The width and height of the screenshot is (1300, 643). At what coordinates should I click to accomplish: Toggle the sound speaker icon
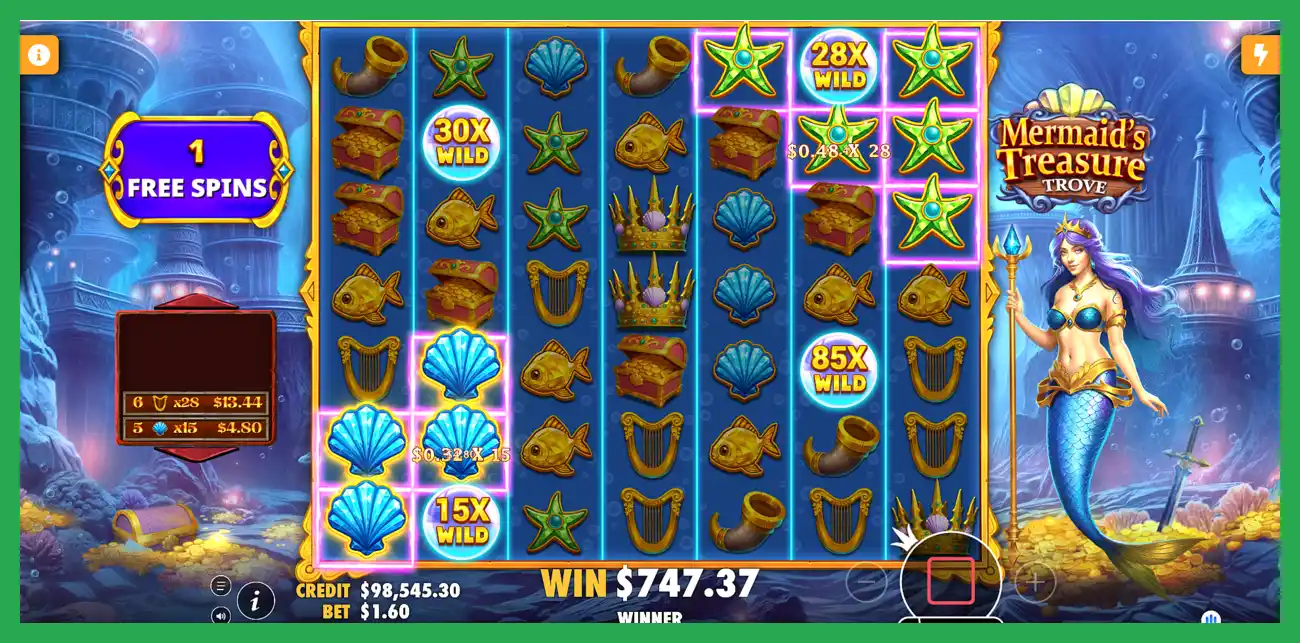(221, 614)
